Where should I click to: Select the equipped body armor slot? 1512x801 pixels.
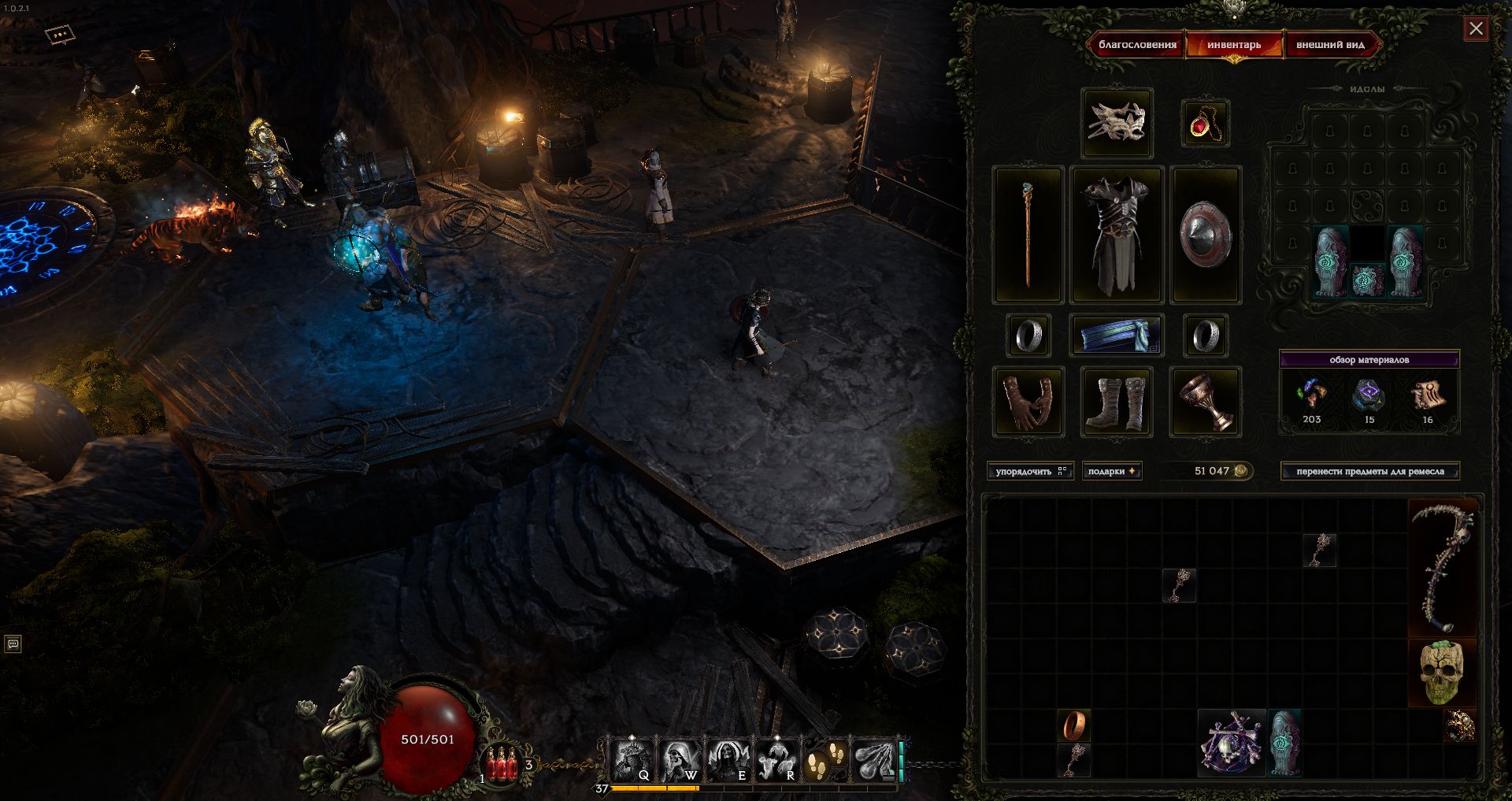[1117, 235]
